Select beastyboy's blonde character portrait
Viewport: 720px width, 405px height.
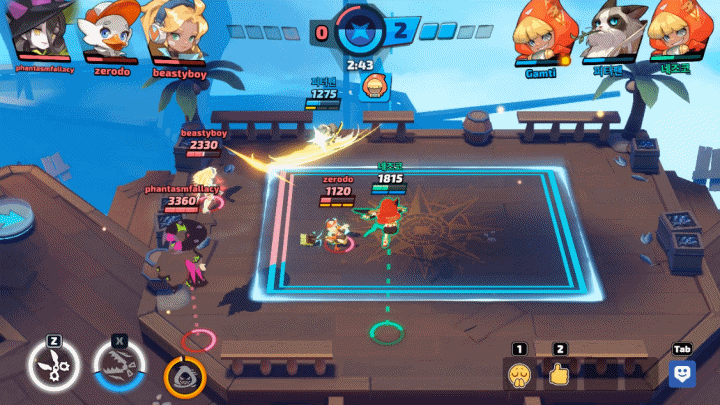pos(171,32)
